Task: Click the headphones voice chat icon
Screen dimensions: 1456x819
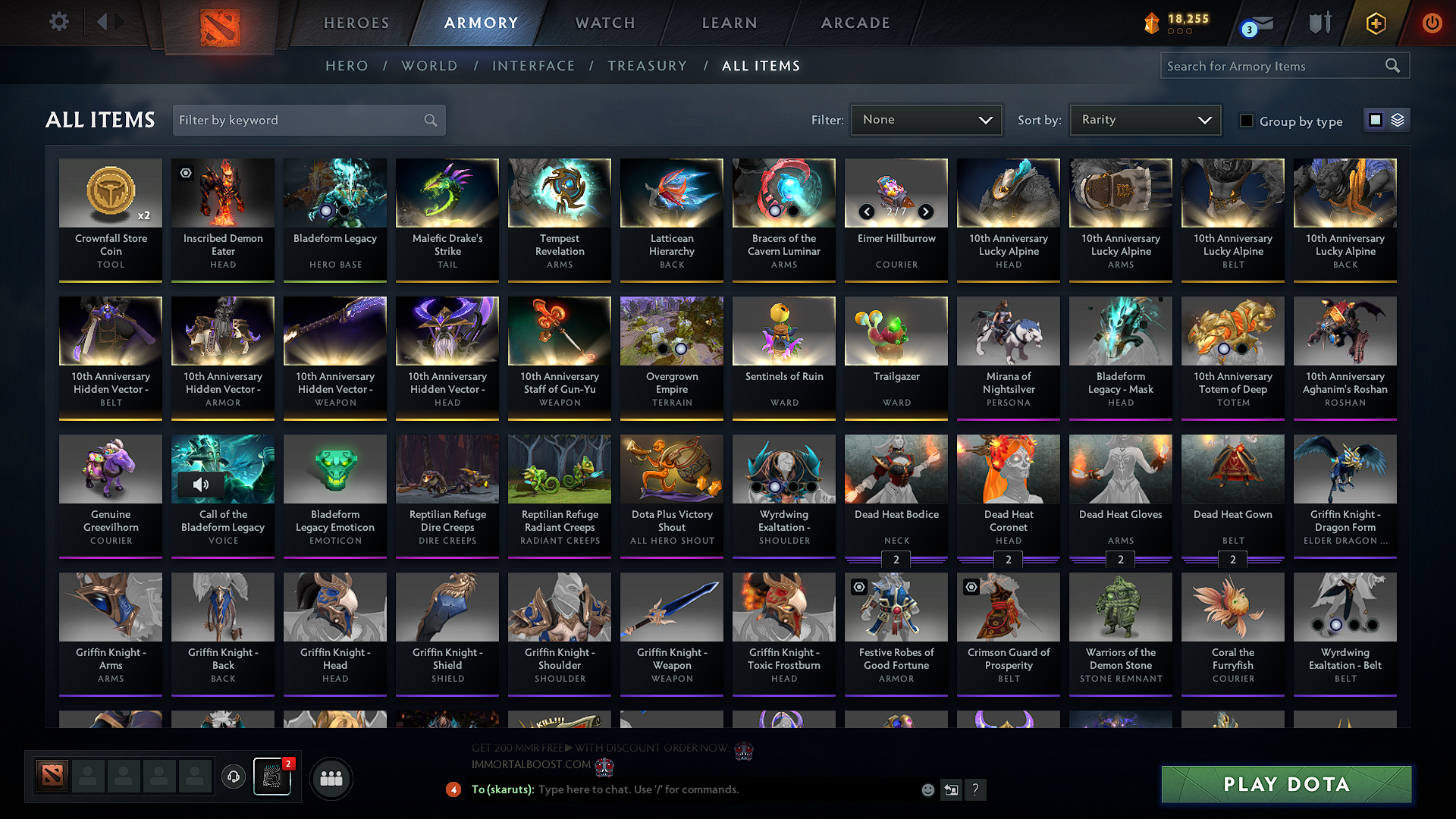Action: pyautogui.click(x=233, y=778)
